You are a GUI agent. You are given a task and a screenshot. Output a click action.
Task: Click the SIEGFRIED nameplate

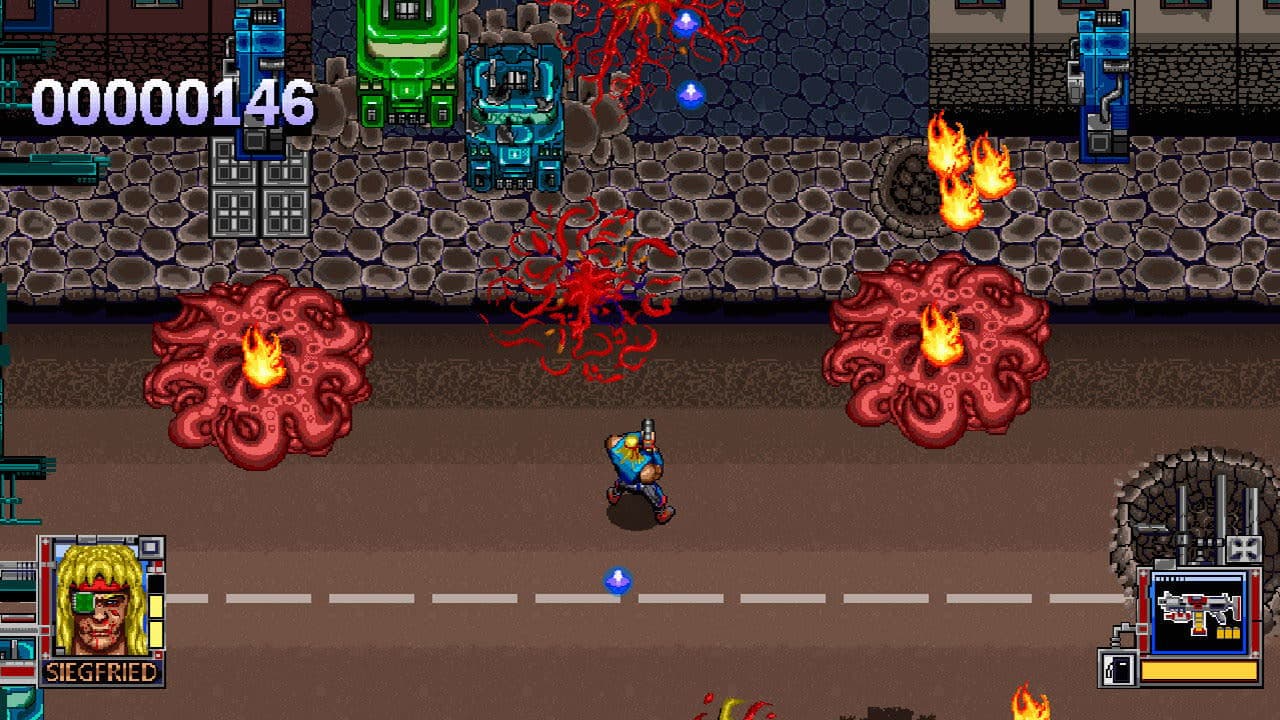[101, 671]
